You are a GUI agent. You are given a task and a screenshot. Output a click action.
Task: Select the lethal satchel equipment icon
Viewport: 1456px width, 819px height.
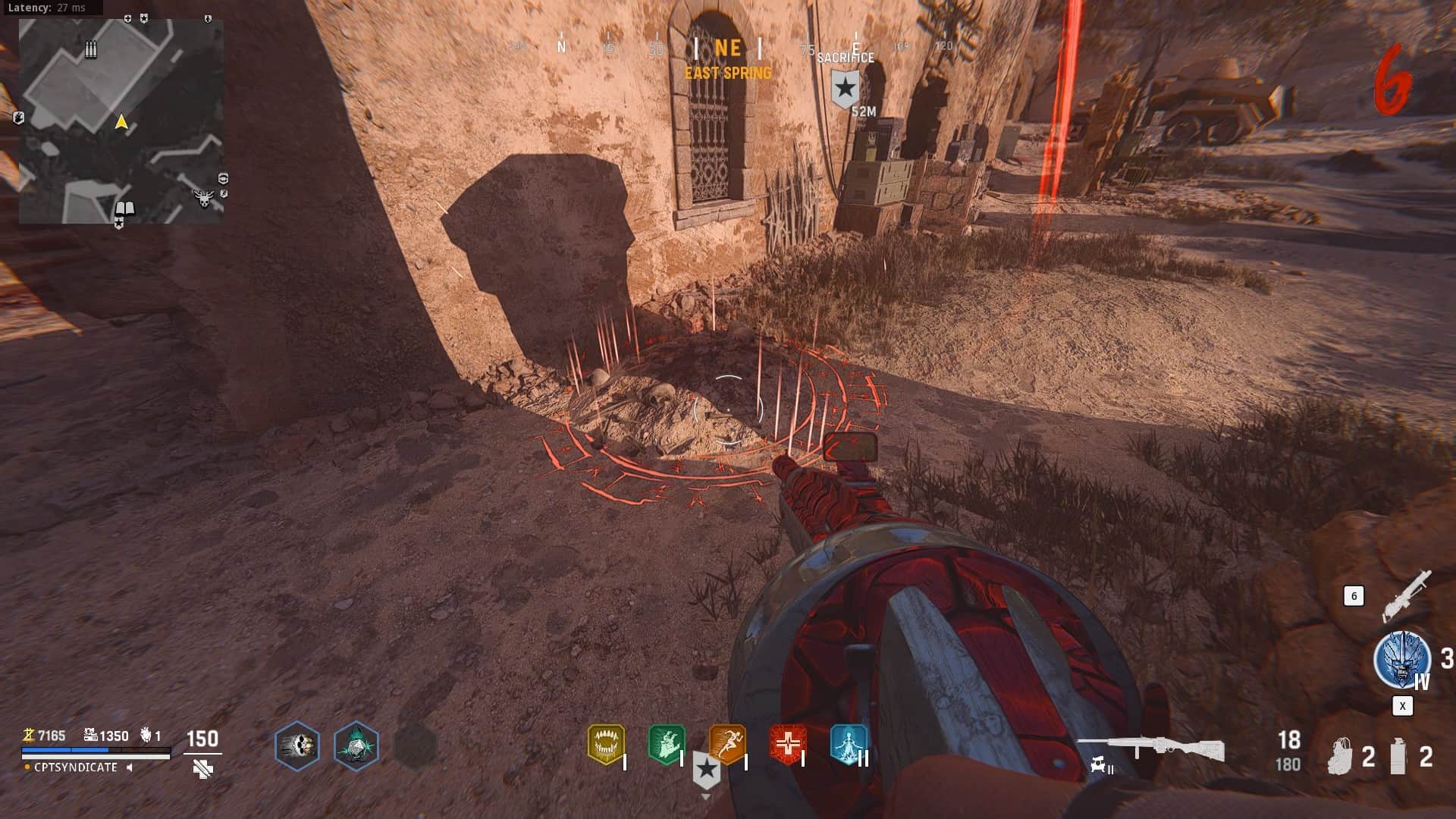point(1341,756)
